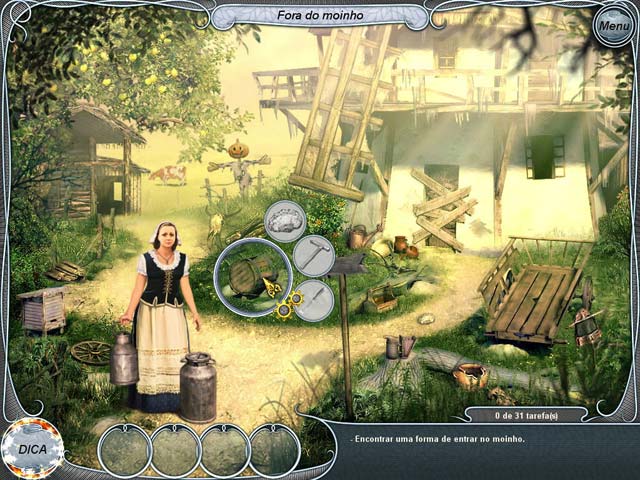This screenshot has height=480, width=640.
Task: Select the hammer item bubble
Action: pos(313,255)
